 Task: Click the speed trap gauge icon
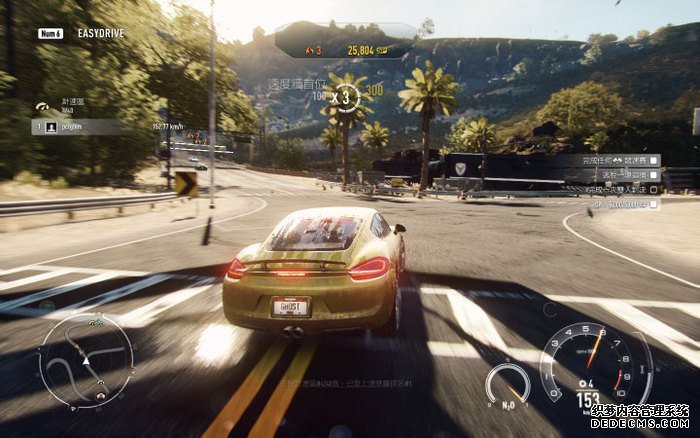(x=42, y=105)
